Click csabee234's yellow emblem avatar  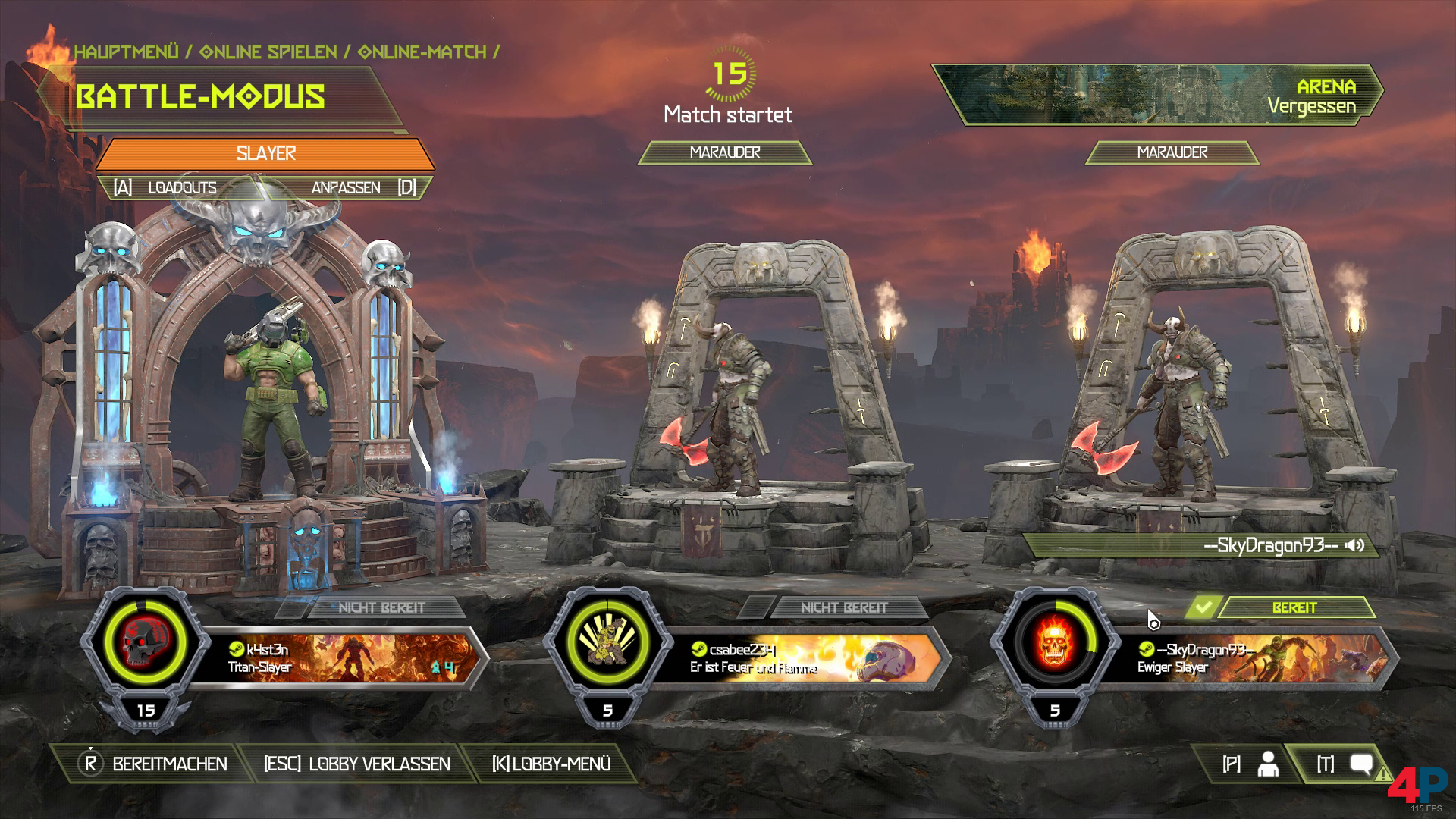pyautogui.click(x=607, y=643)
